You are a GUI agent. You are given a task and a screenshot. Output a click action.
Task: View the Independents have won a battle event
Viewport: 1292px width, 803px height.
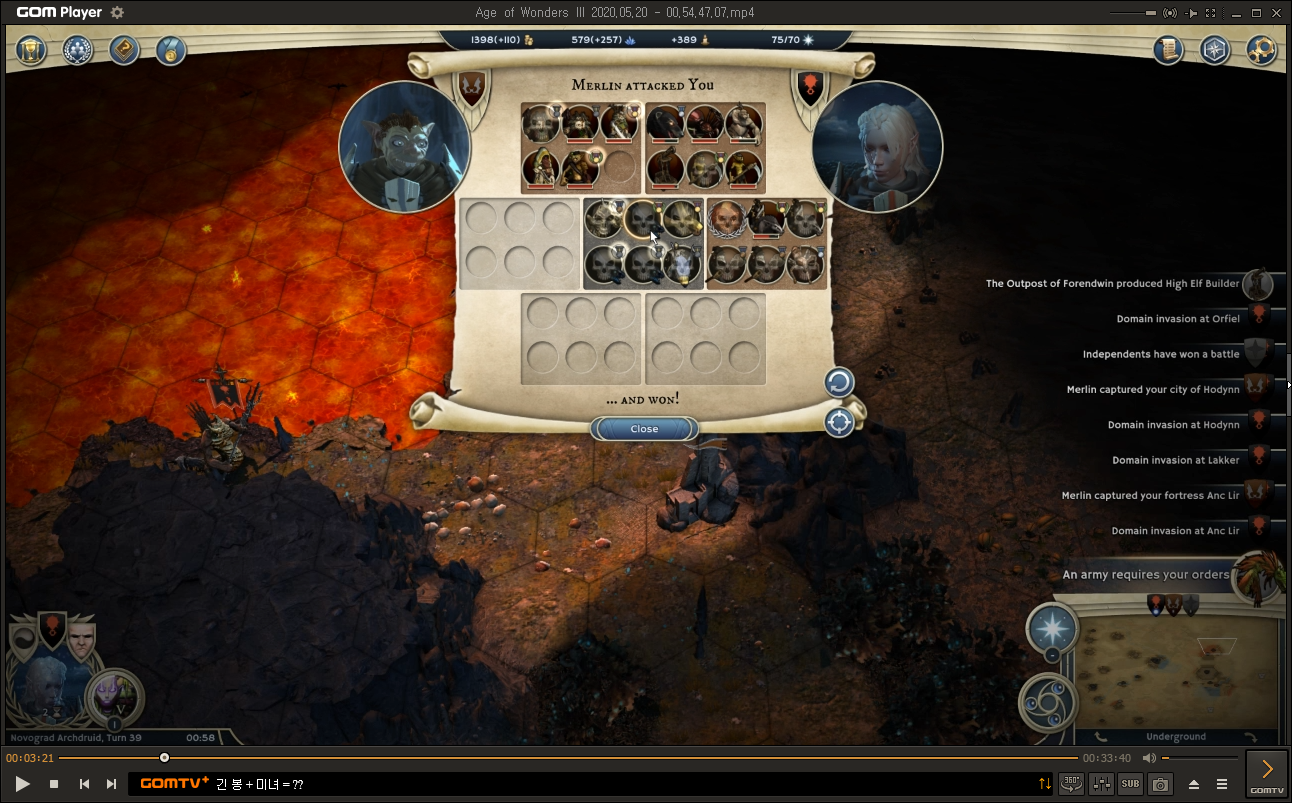[1160, 355]
